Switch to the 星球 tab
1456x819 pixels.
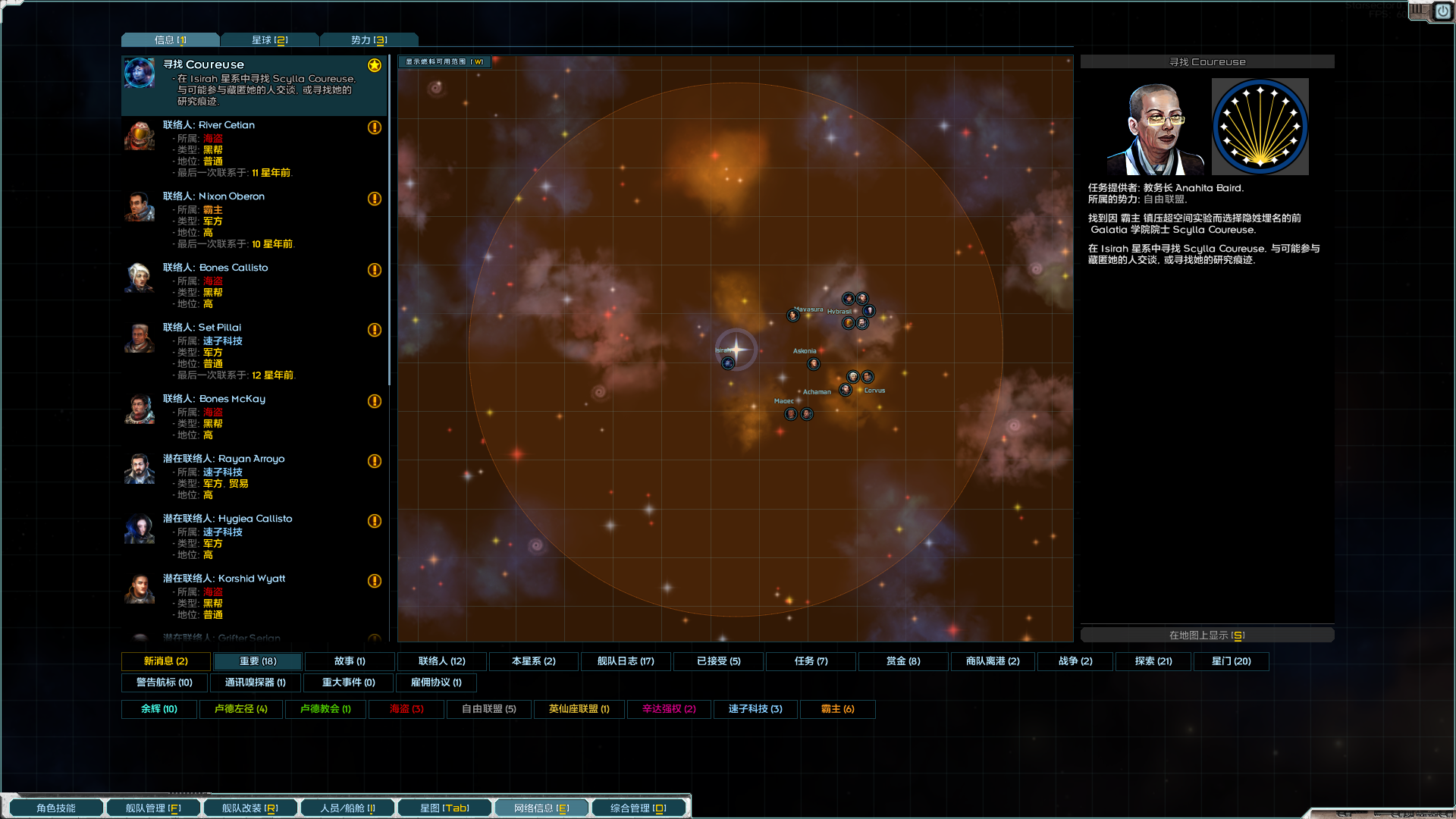tap(270, 40)
